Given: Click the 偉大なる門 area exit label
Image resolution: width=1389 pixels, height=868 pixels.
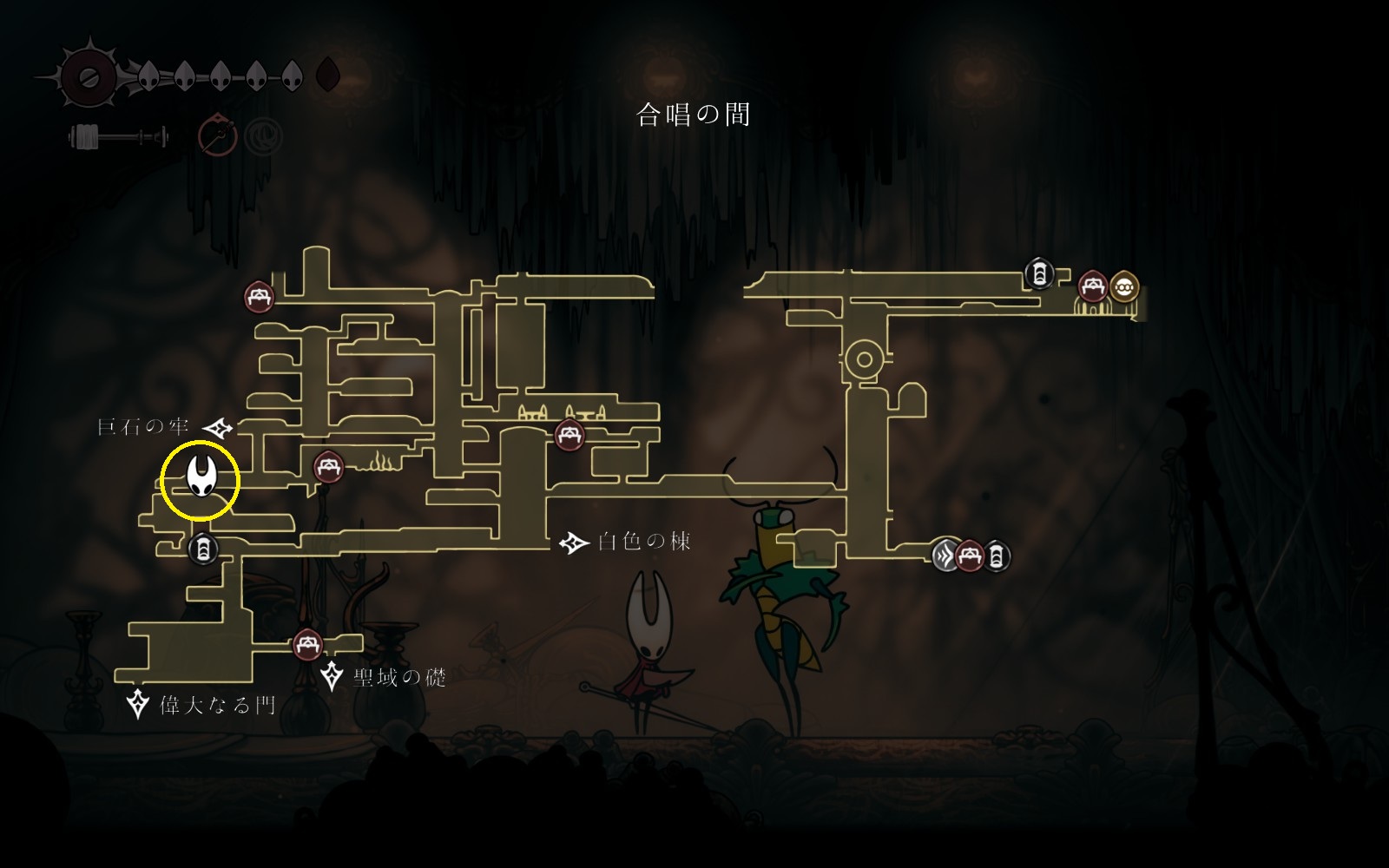Looking at the screenshot, I should point(217,704).
